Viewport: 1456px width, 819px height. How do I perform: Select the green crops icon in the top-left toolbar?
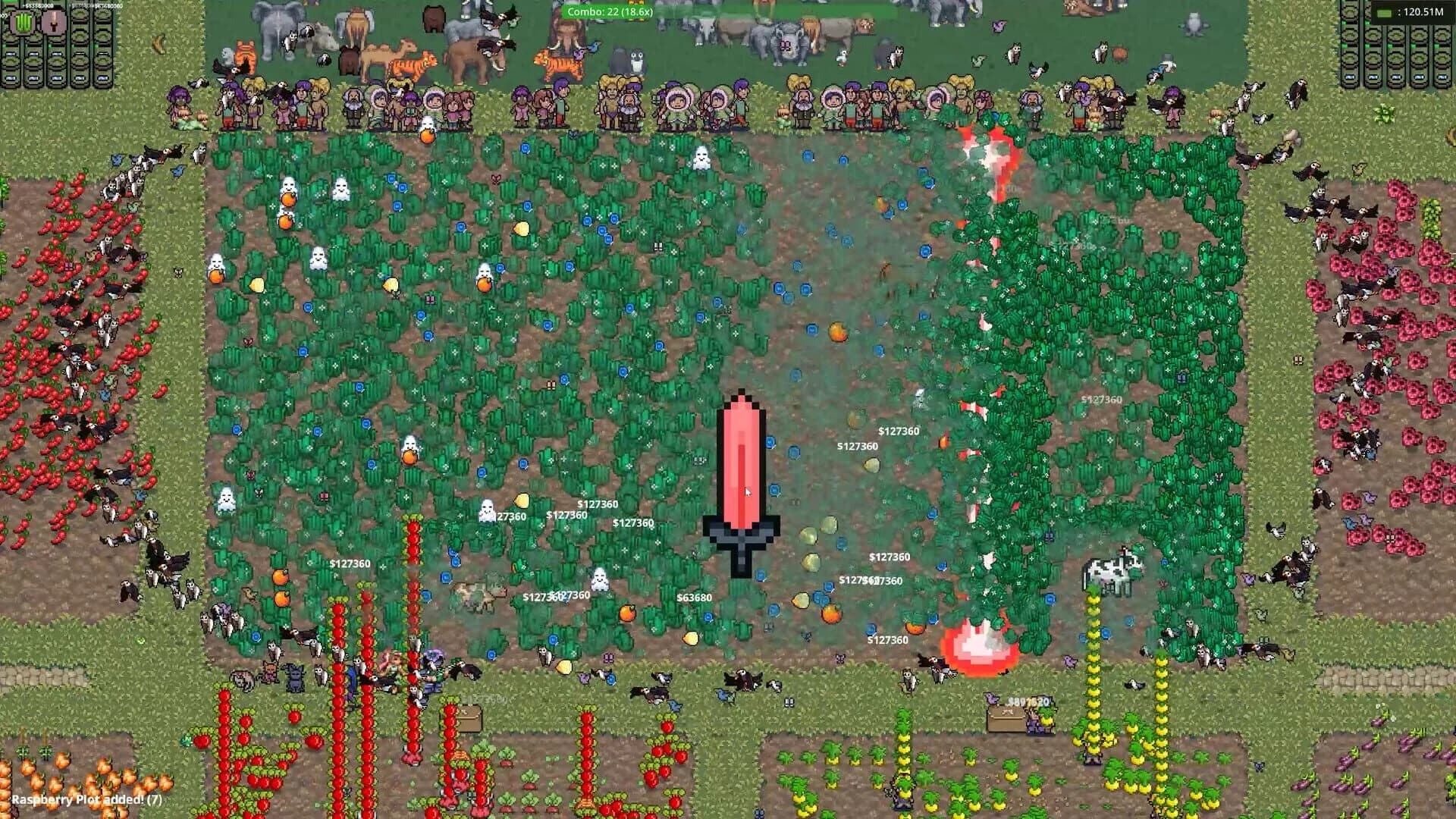[23, 23]
